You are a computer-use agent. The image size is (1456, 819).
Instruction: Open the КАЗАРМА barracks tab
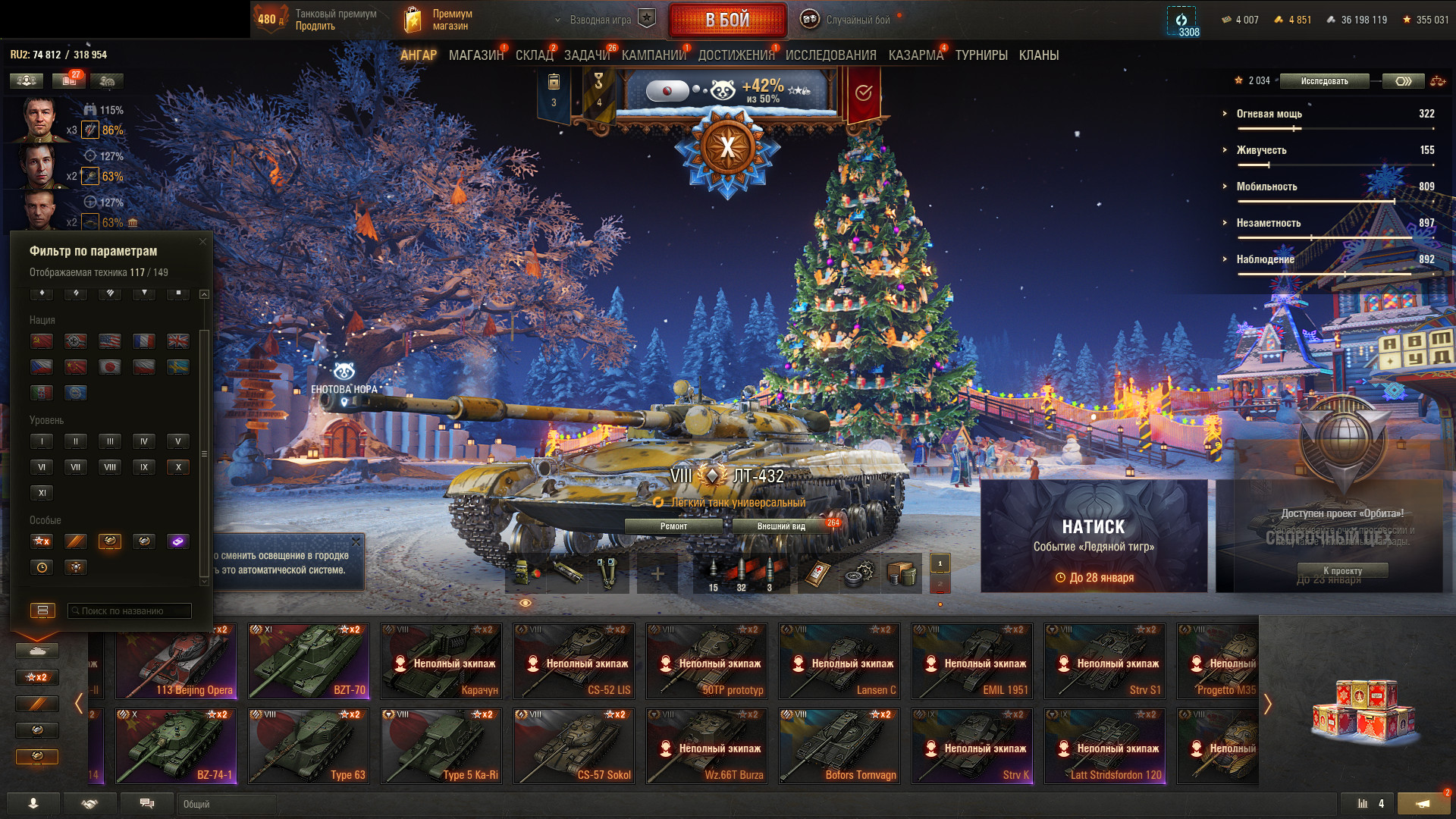pyautogui.click(x=915, y=55)
